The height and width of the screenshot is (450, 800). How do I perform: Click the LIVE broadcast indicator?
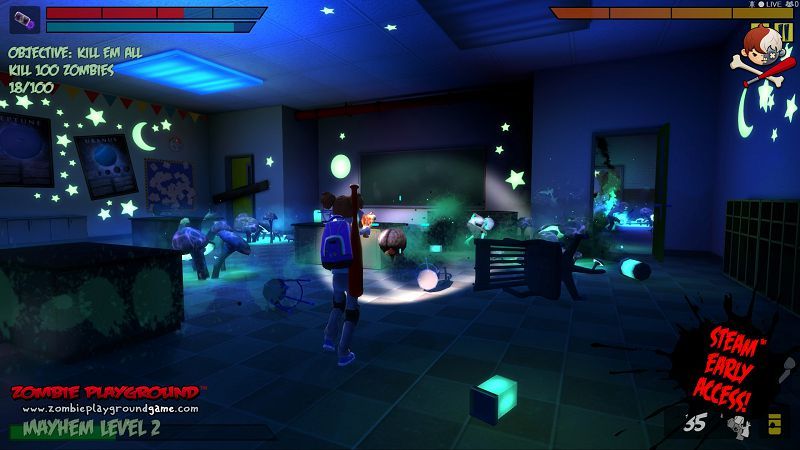click(771, 5)
